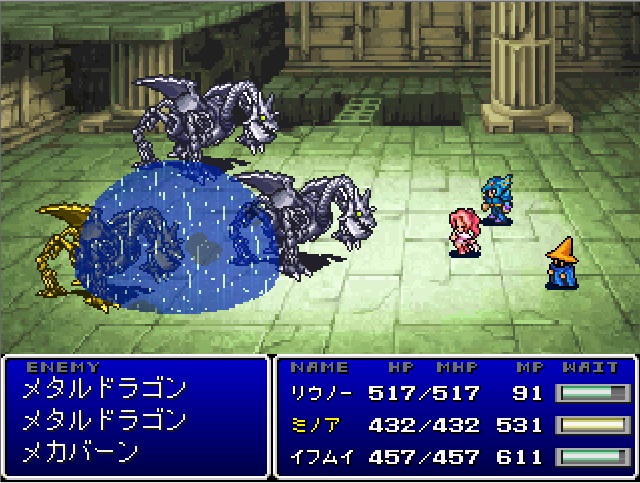
Task: Choose party member リウノー in the status list
Action: coord(316,393)
